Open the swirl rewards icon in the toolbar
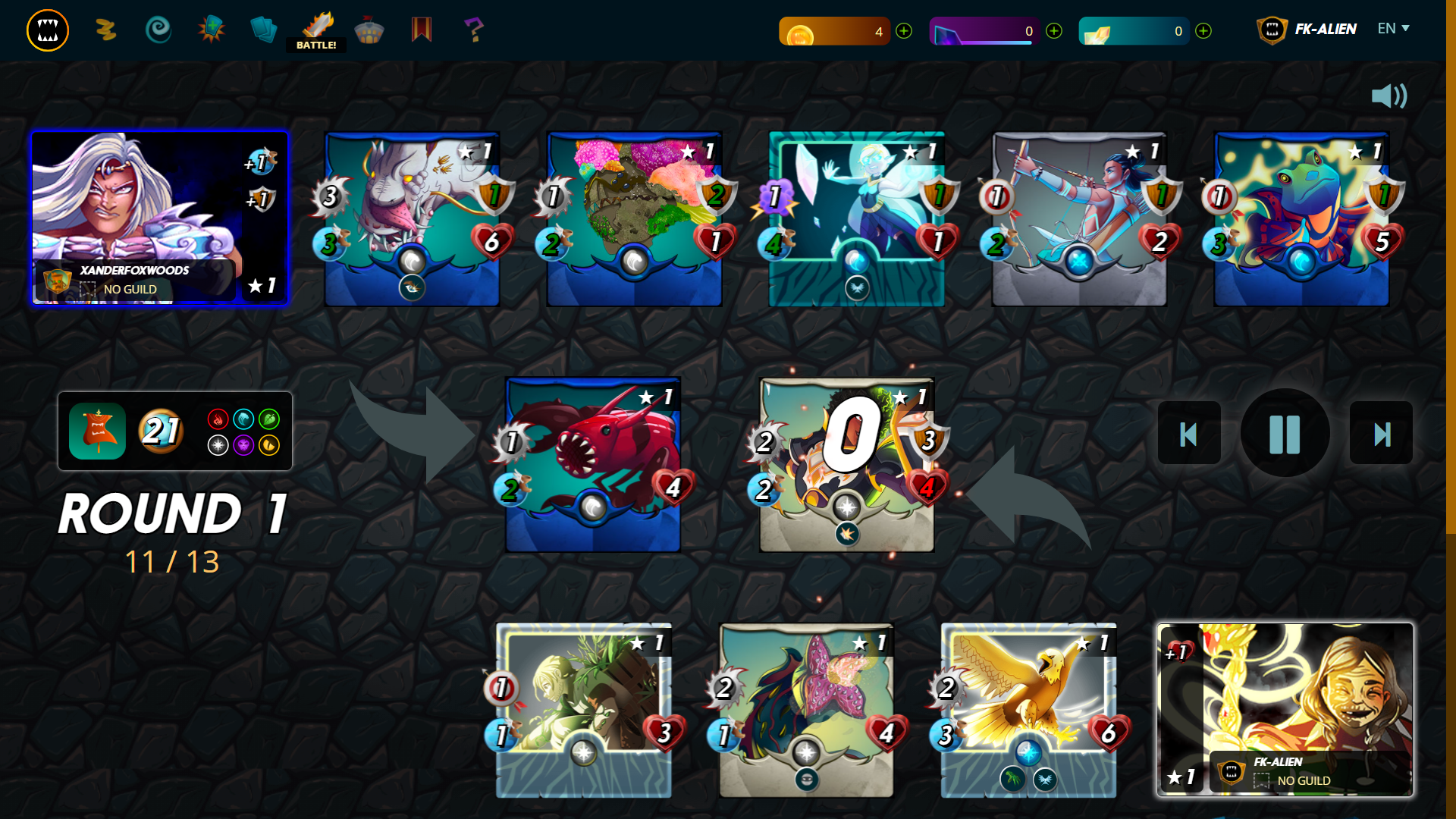1456x819 pixels. 159,30
